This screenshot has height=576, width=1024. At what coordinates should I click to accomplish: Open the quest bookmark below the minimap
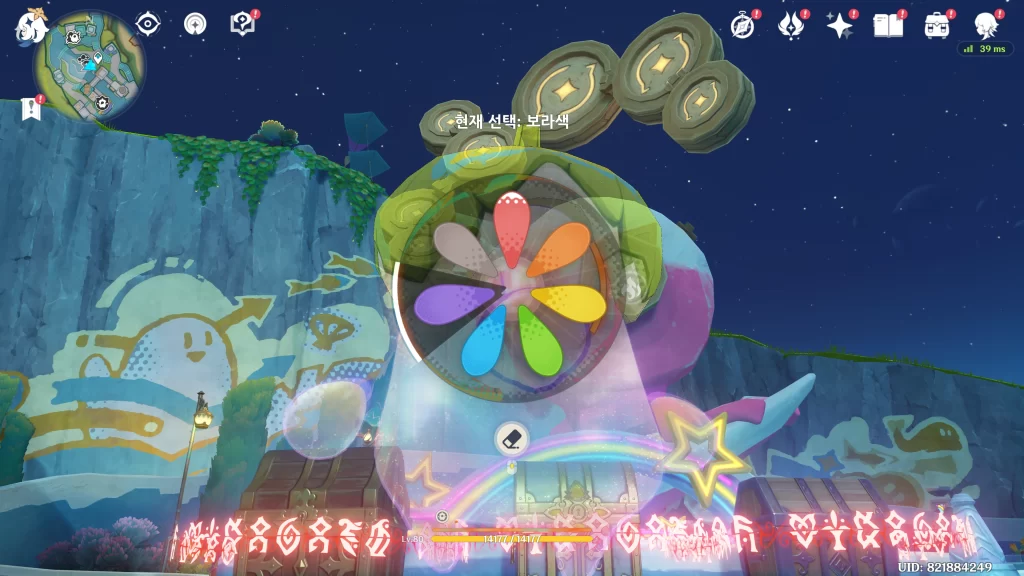30,109
